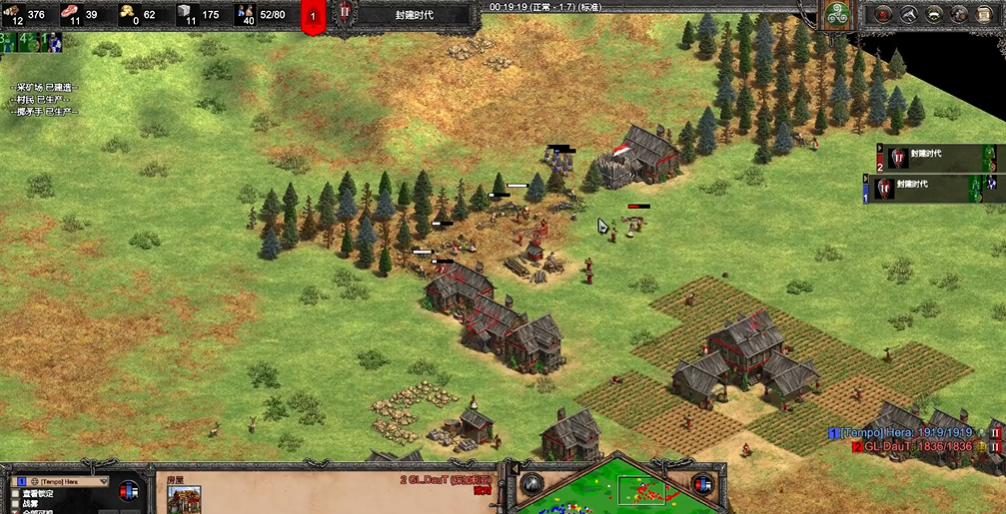The height and width of the screenshot is (514, 1006).
Task: Open the tech tree button
Action: tap(909, 14)
